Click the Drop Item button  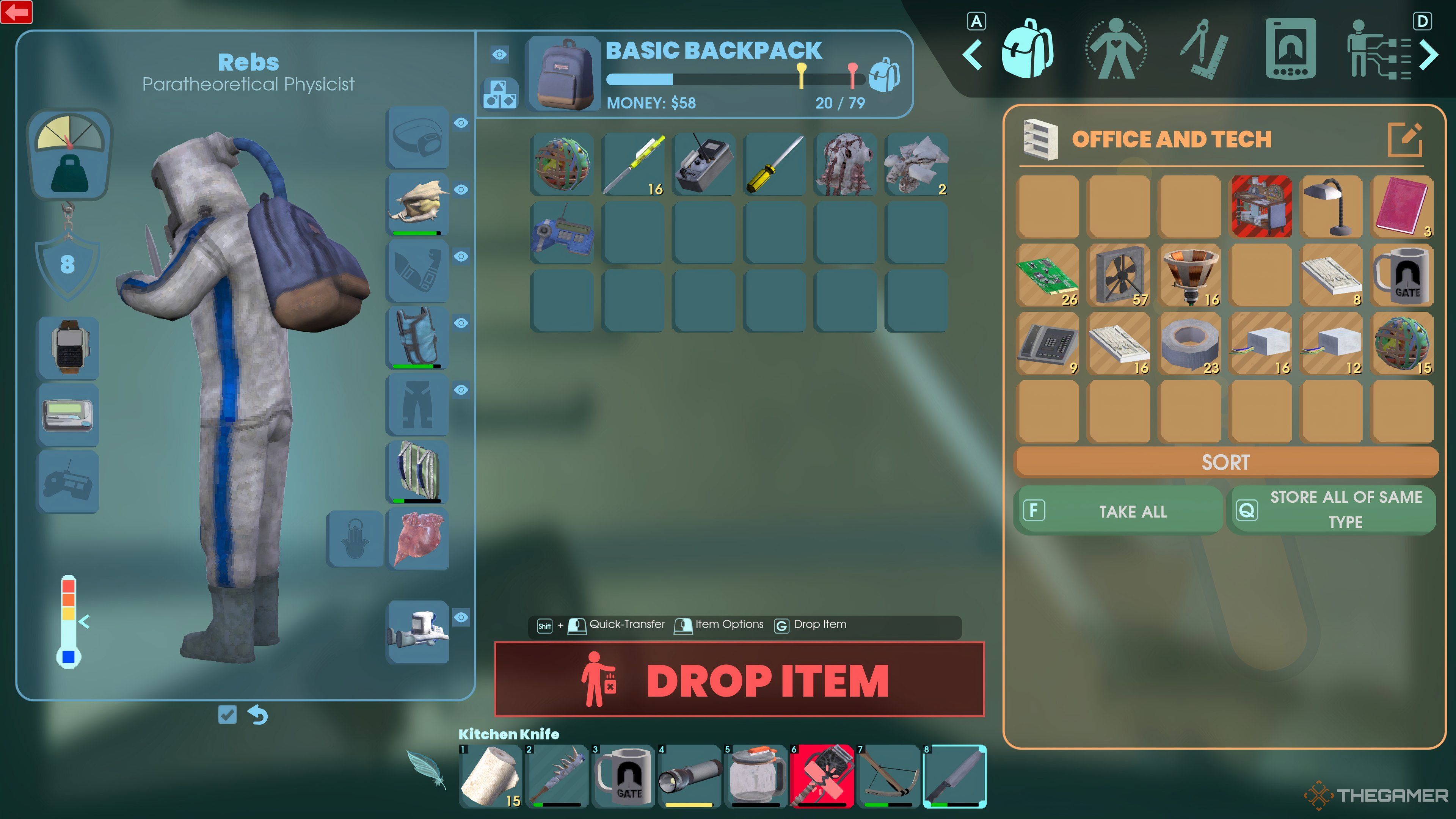(x=739, y=679)
